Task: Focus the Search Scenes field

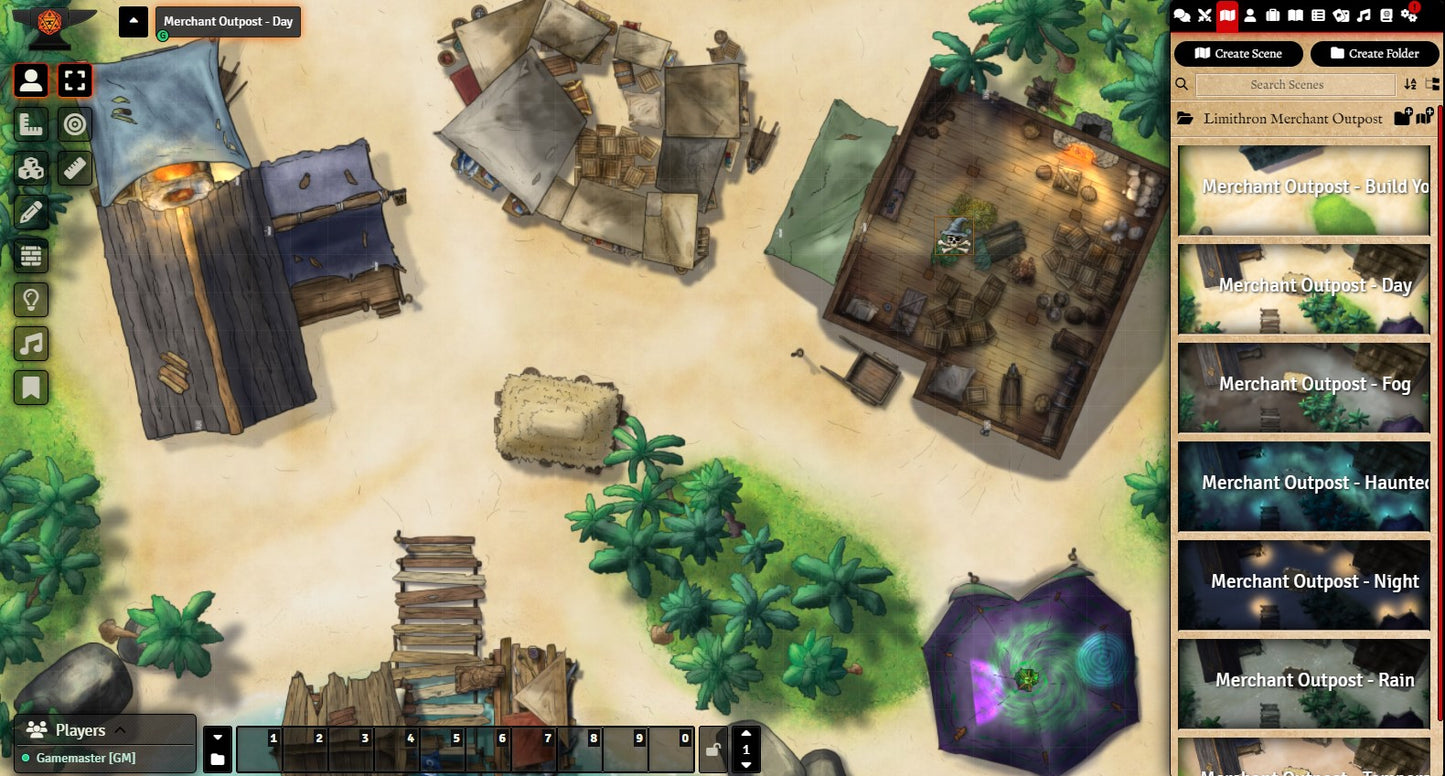Action: pos(1294,85)
